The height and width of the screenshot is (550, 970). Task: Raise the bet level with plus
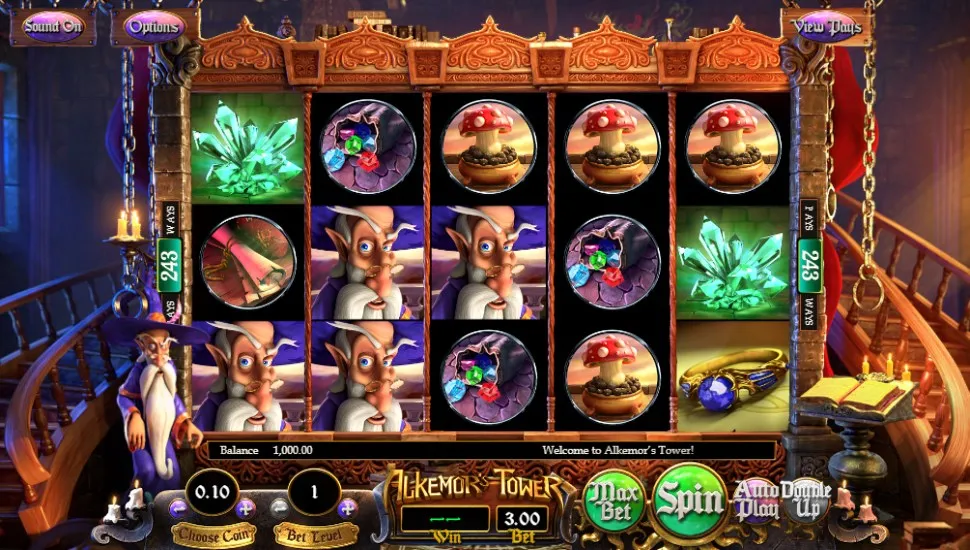(346, 508)
